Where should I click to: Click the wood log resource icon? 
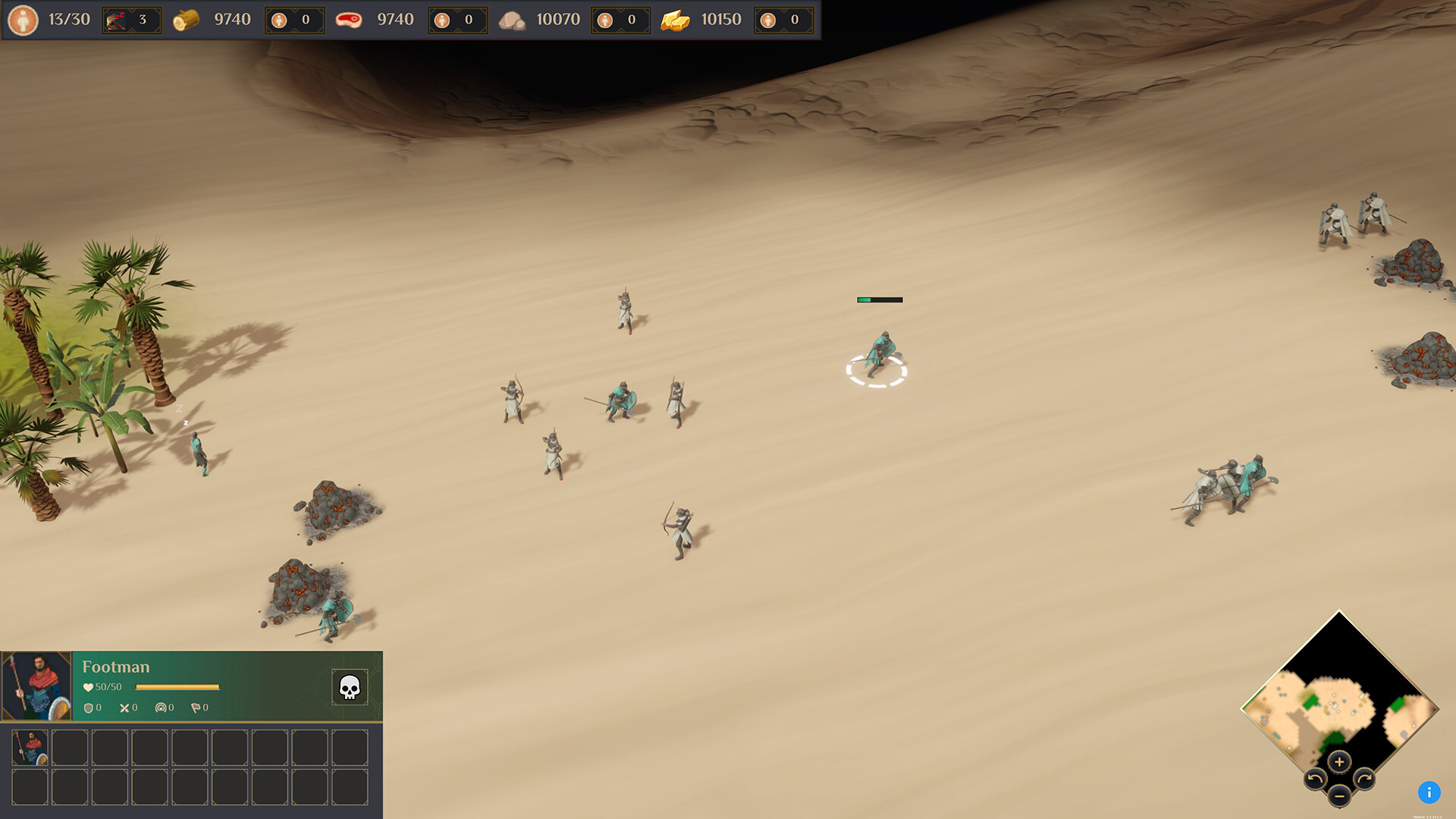[x=187, y=19]
